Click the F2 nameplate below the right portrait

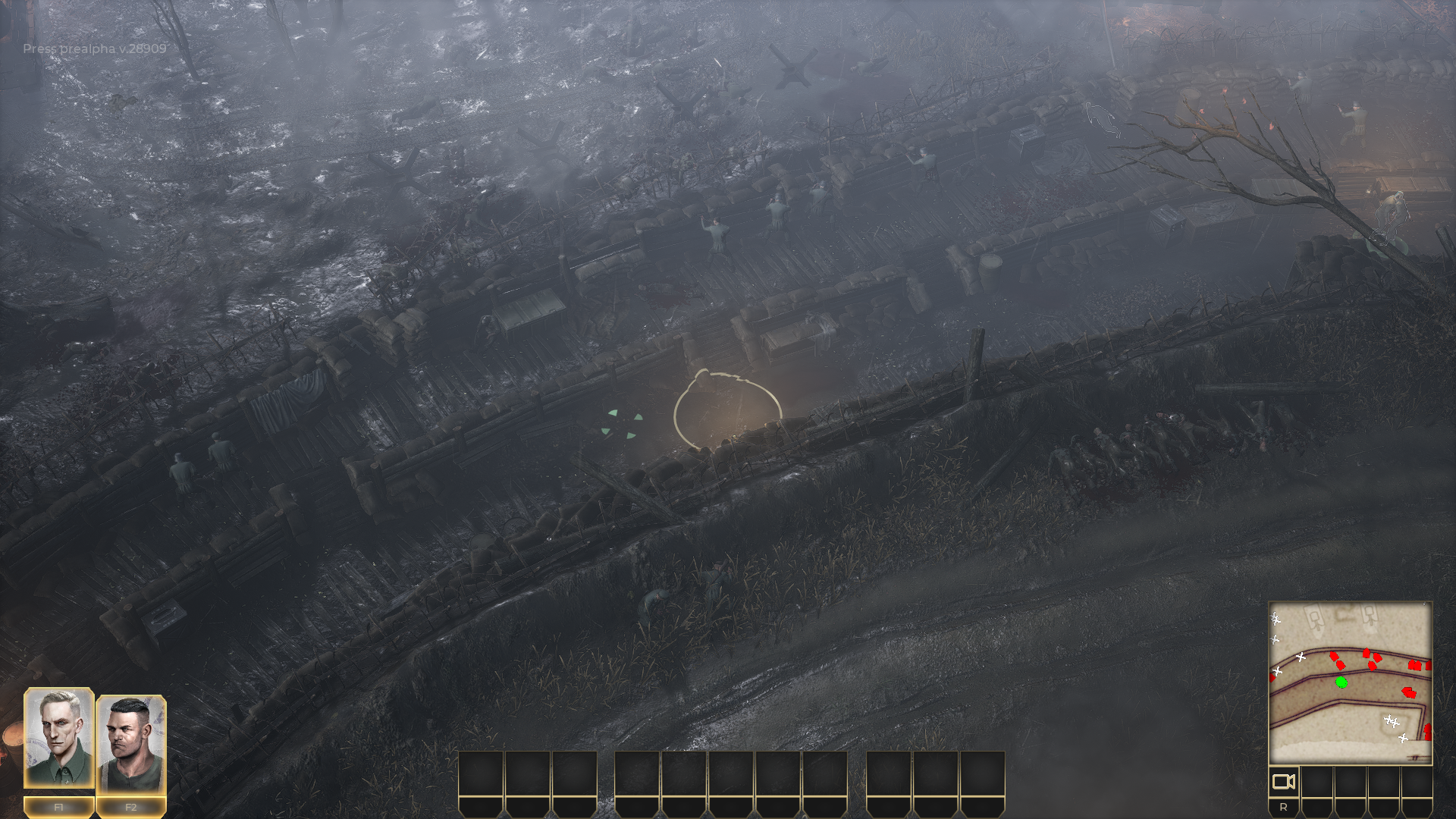coord(130,808)
